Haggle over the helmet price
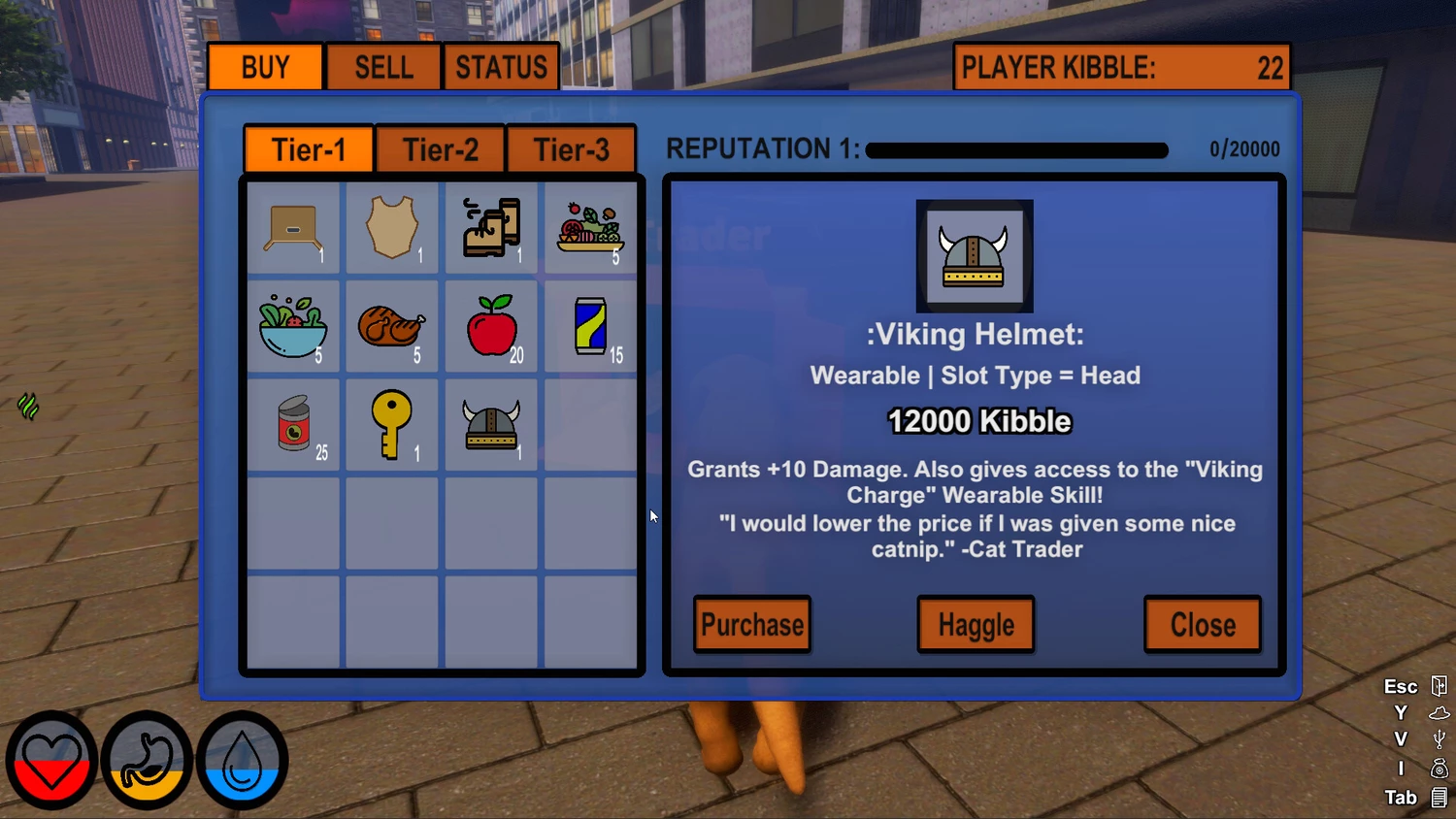Screen dimensions: 1456x819 [x=976, y=625]
